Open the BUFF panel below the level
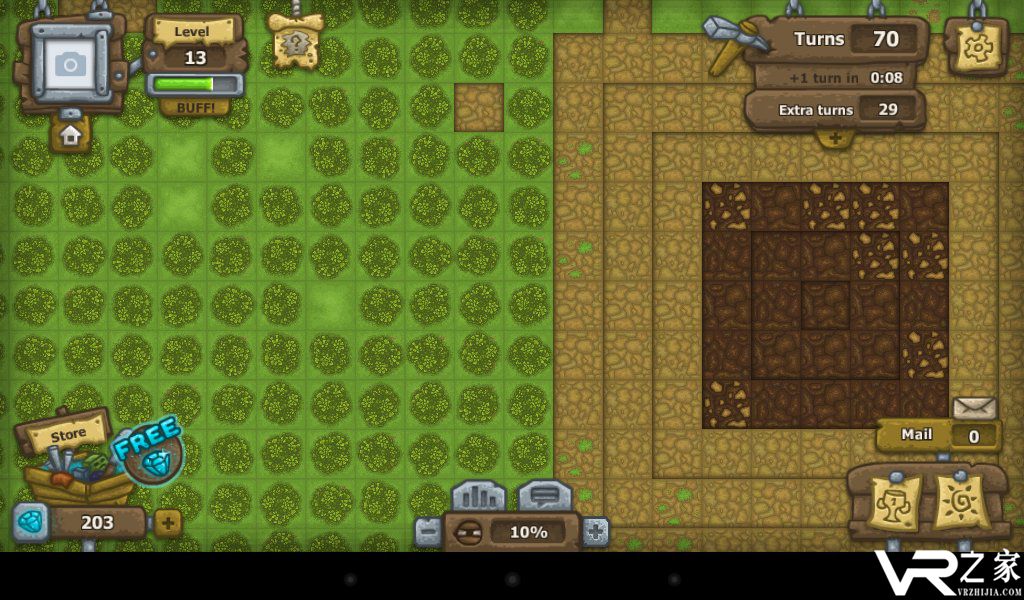 click(x=195, y=106)
